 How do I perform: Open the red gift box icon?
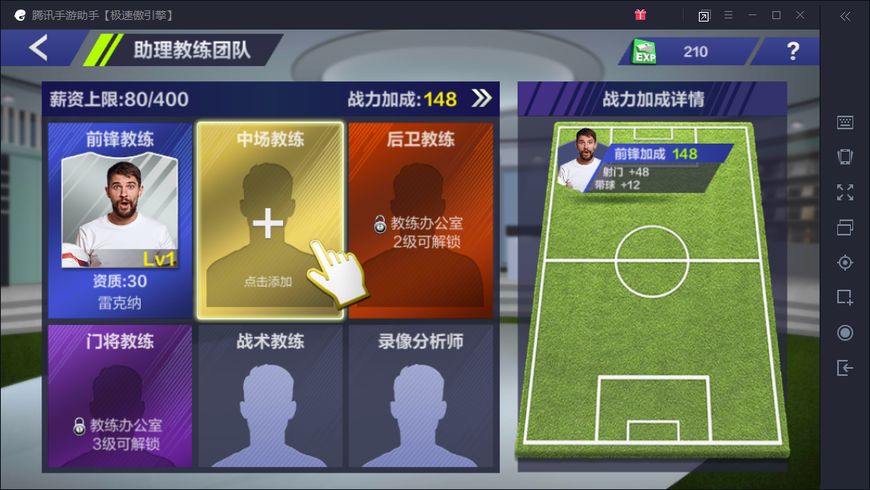click(640, 15)
